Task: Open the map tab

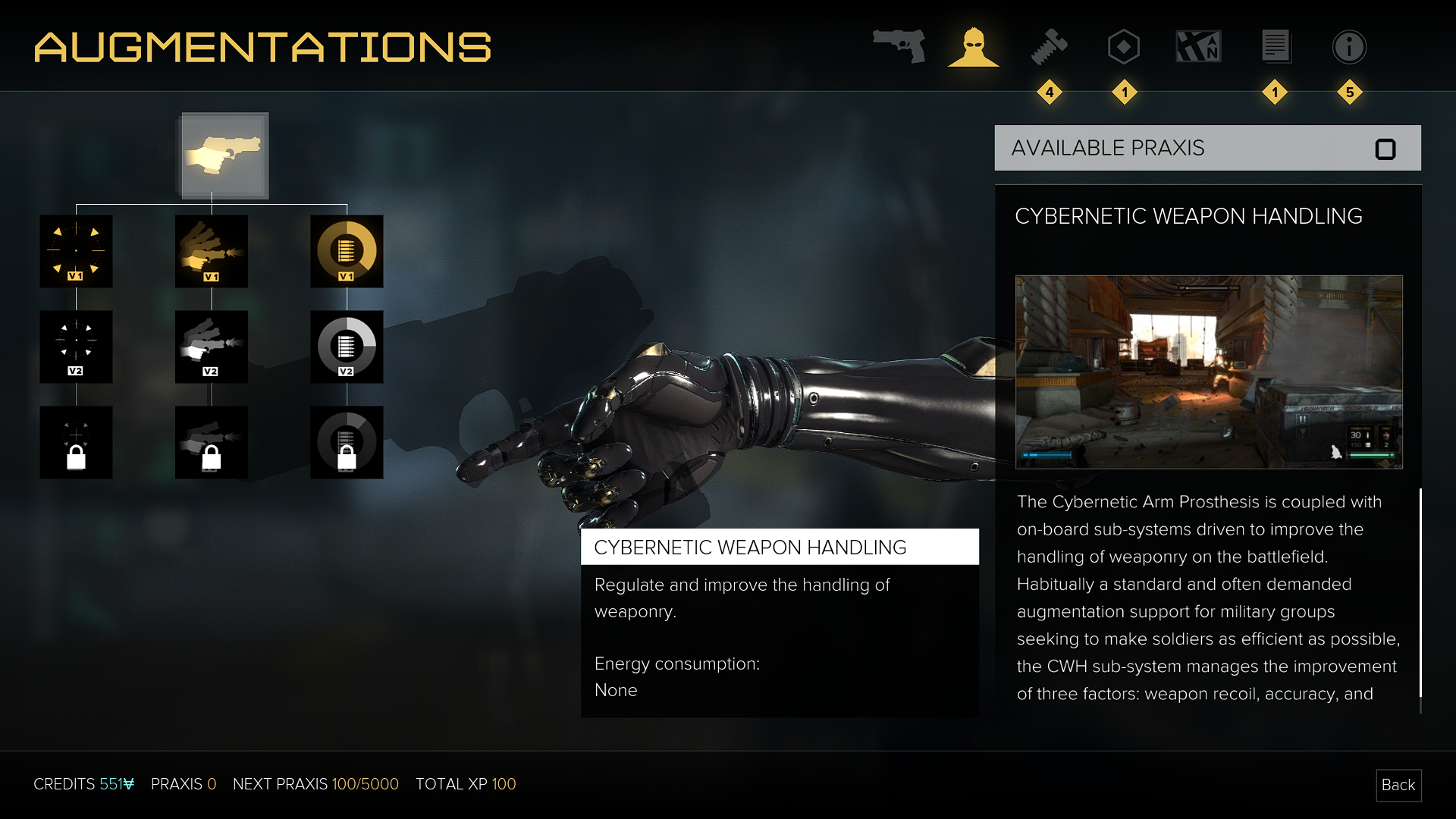Action: coord(1198,47)
